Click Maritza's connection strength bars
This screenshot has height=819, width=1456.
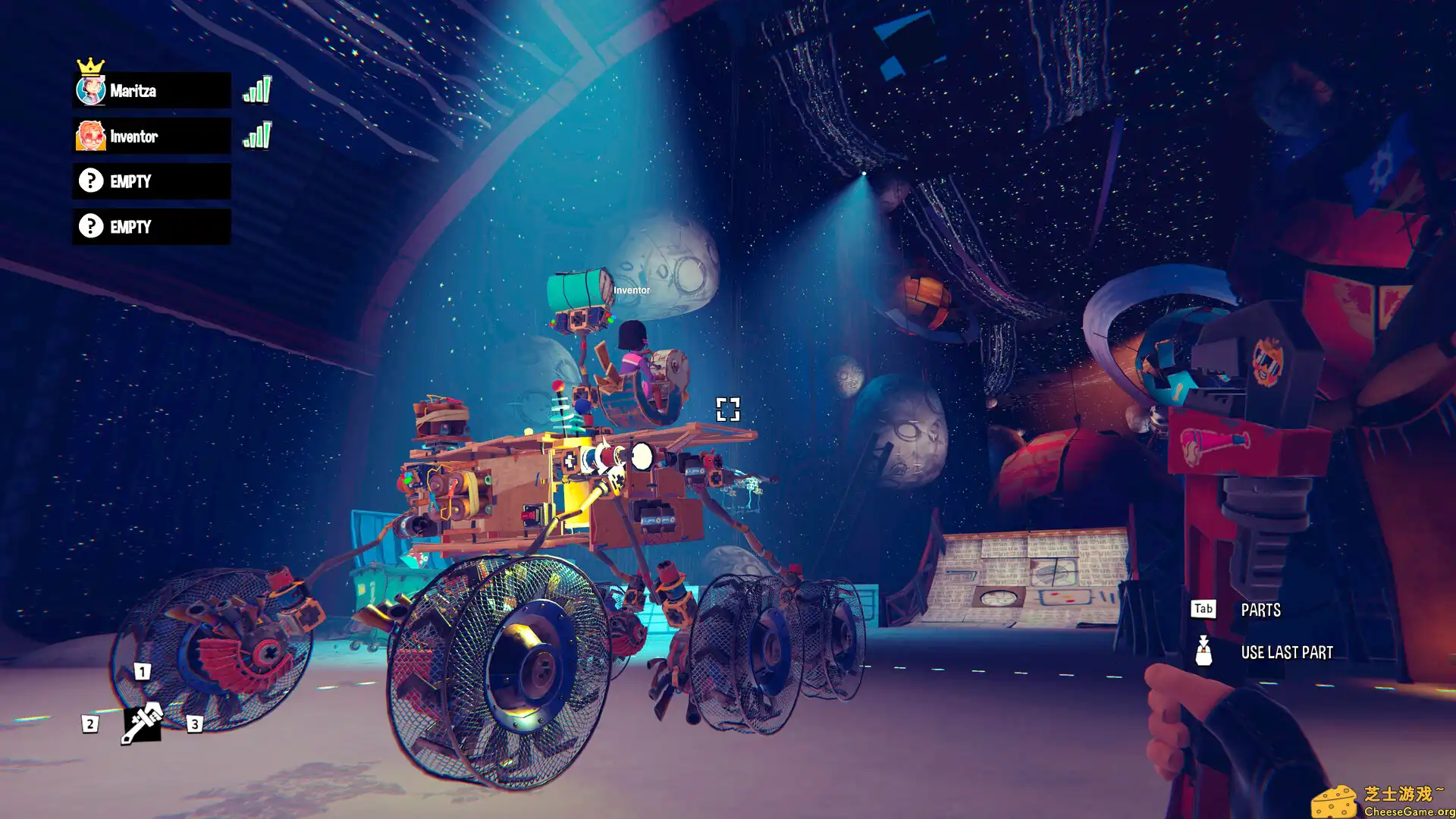[257, 89]
